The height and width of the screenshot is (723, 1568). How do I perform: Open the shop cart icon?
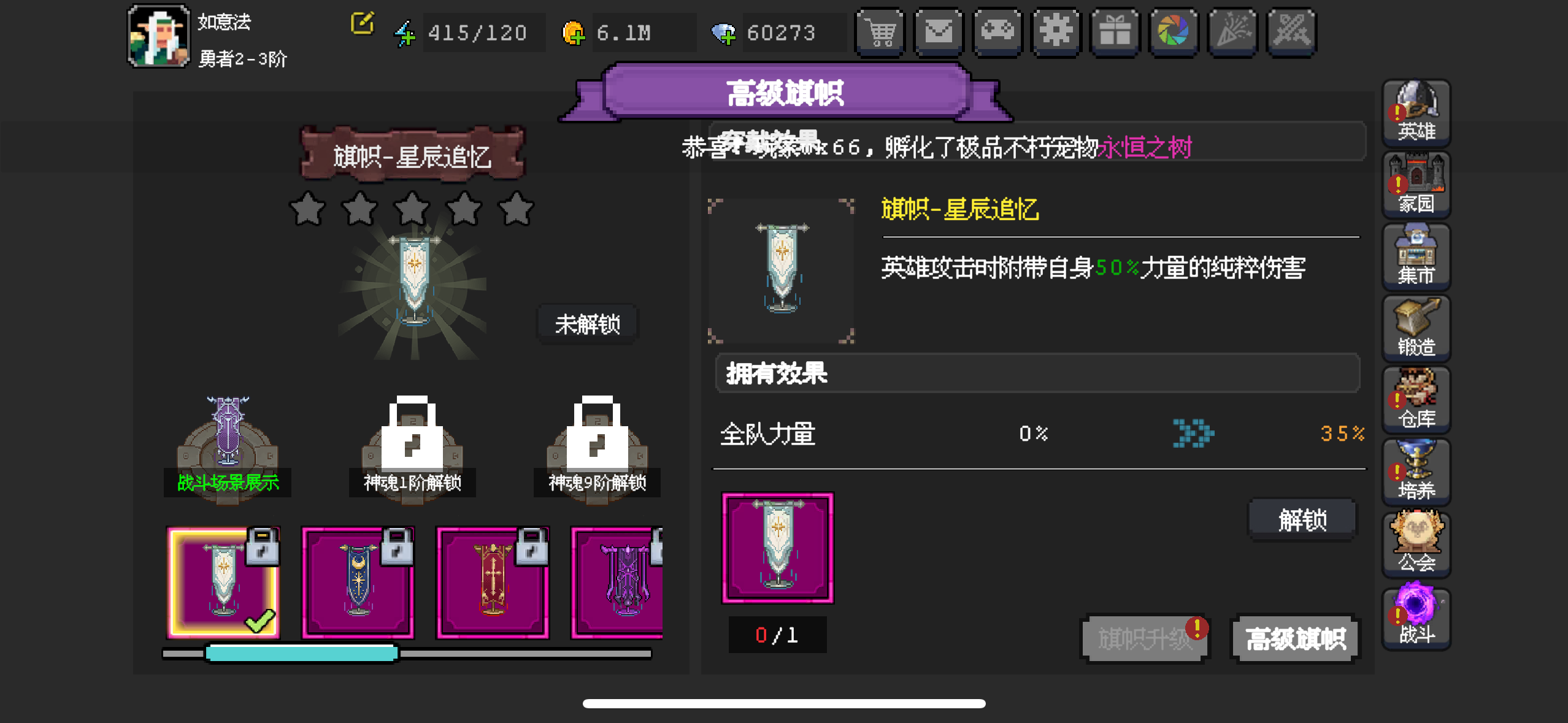click(x=880, y=32)
